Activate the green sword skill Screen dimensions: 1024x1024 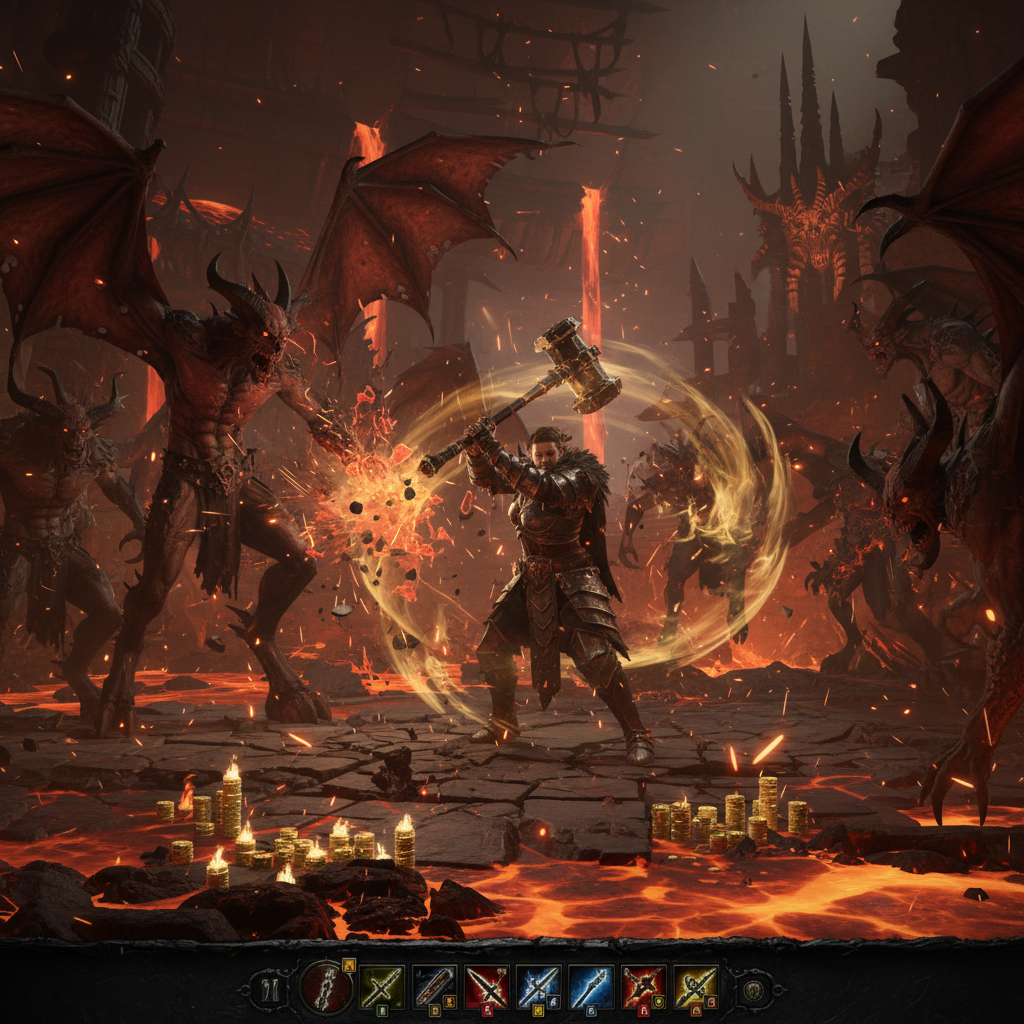(381, 987)
